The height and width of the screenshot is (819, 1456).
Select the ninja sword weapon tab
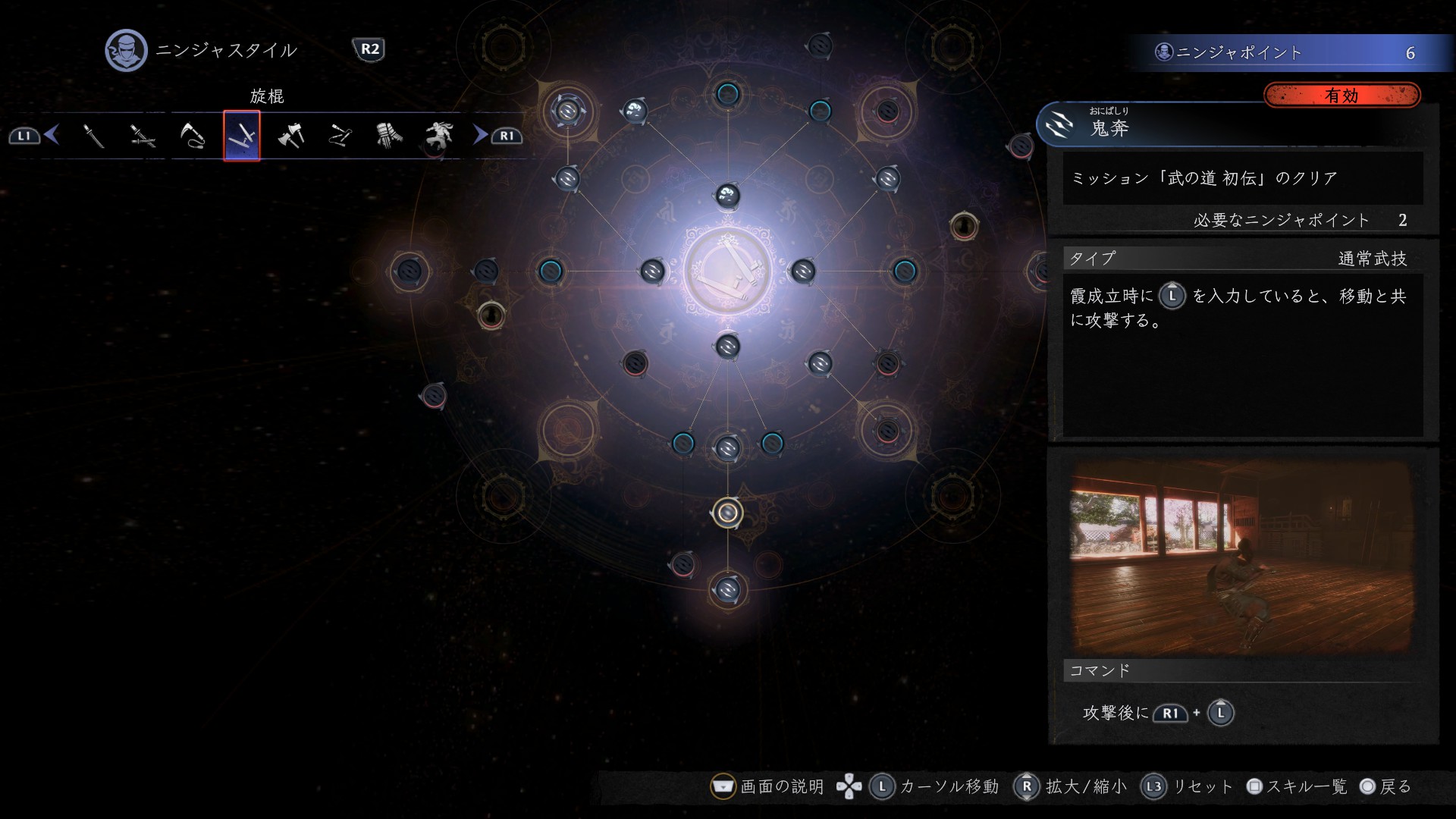tap(93, 136)
